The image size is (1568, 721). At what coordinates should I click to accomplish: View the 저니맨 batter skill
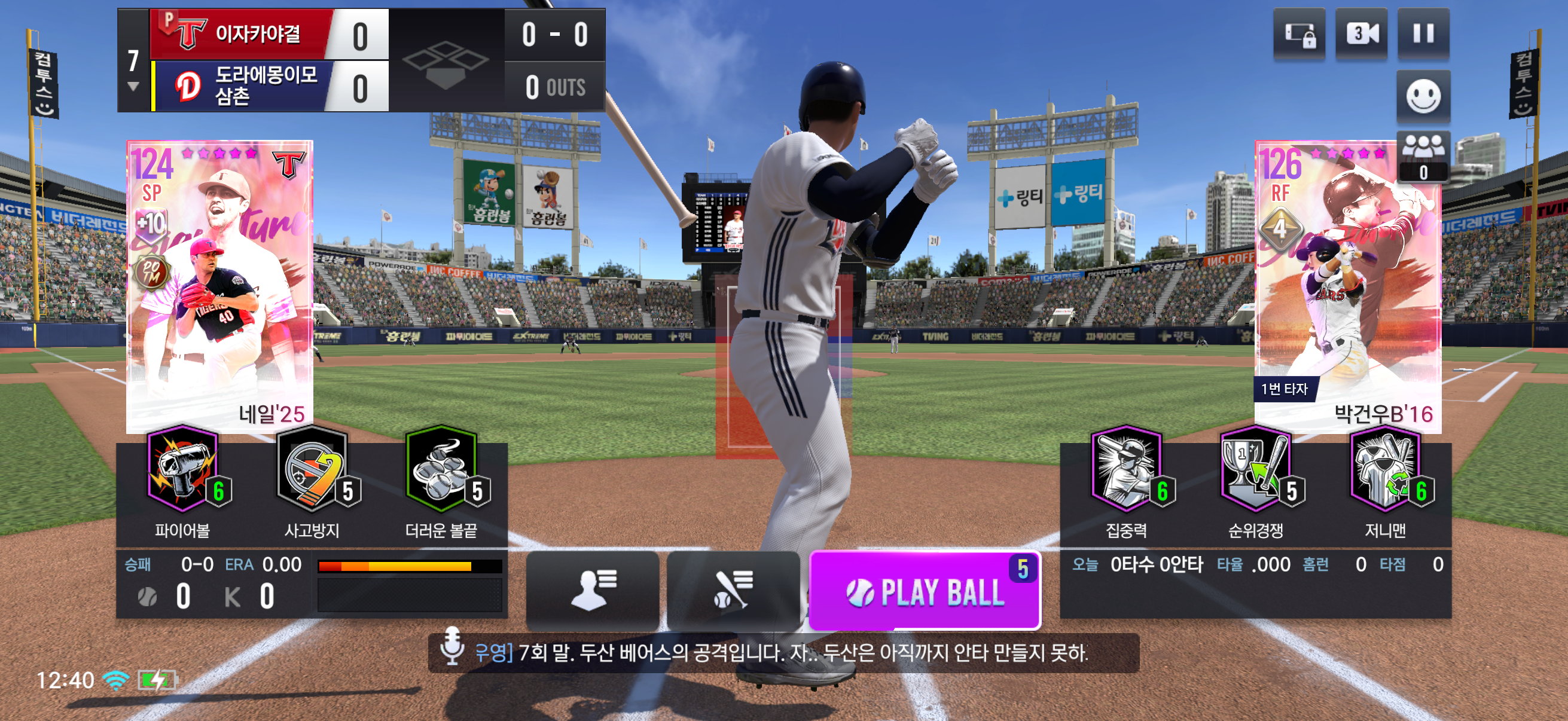click(1385, 471)
